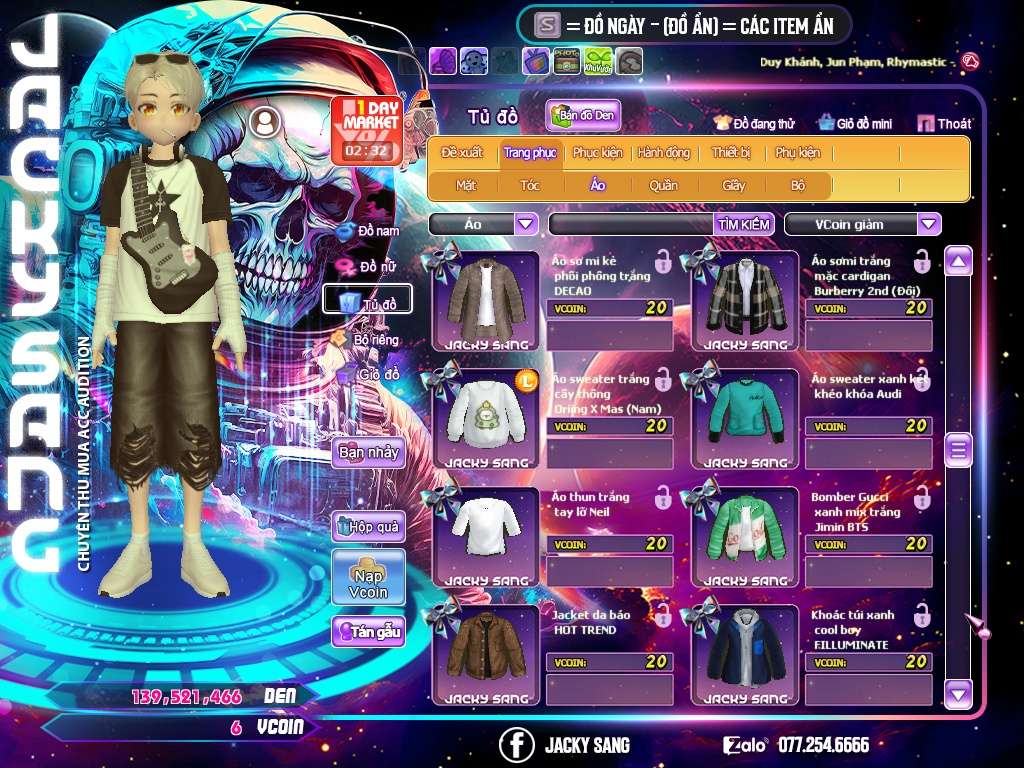Open the Nạp Vcoin top-up button
The image size is (1024, 768).
pos(368,577)
